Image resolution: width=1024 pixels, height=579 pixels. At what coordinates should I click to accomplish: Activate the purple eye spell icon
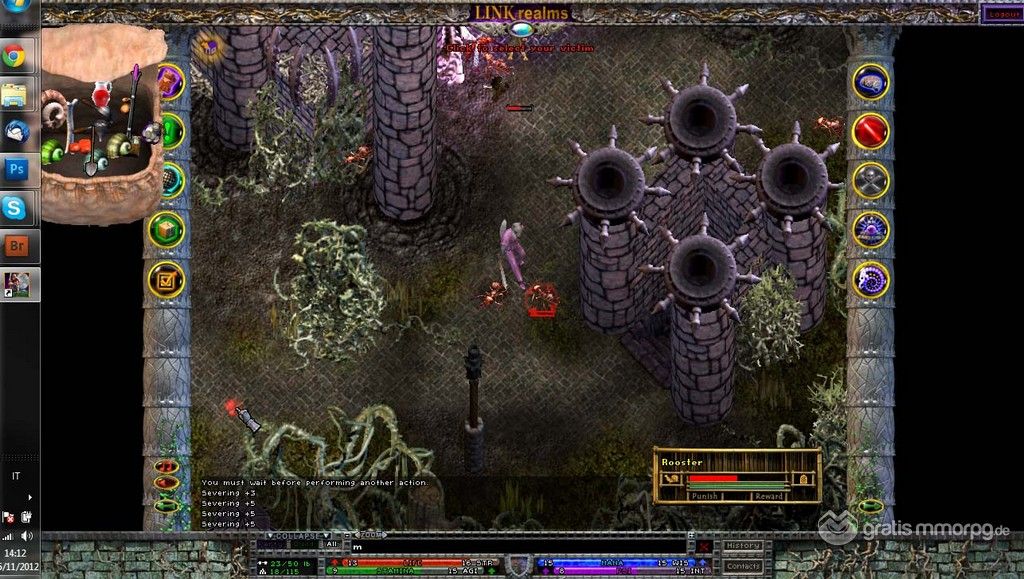870,229
